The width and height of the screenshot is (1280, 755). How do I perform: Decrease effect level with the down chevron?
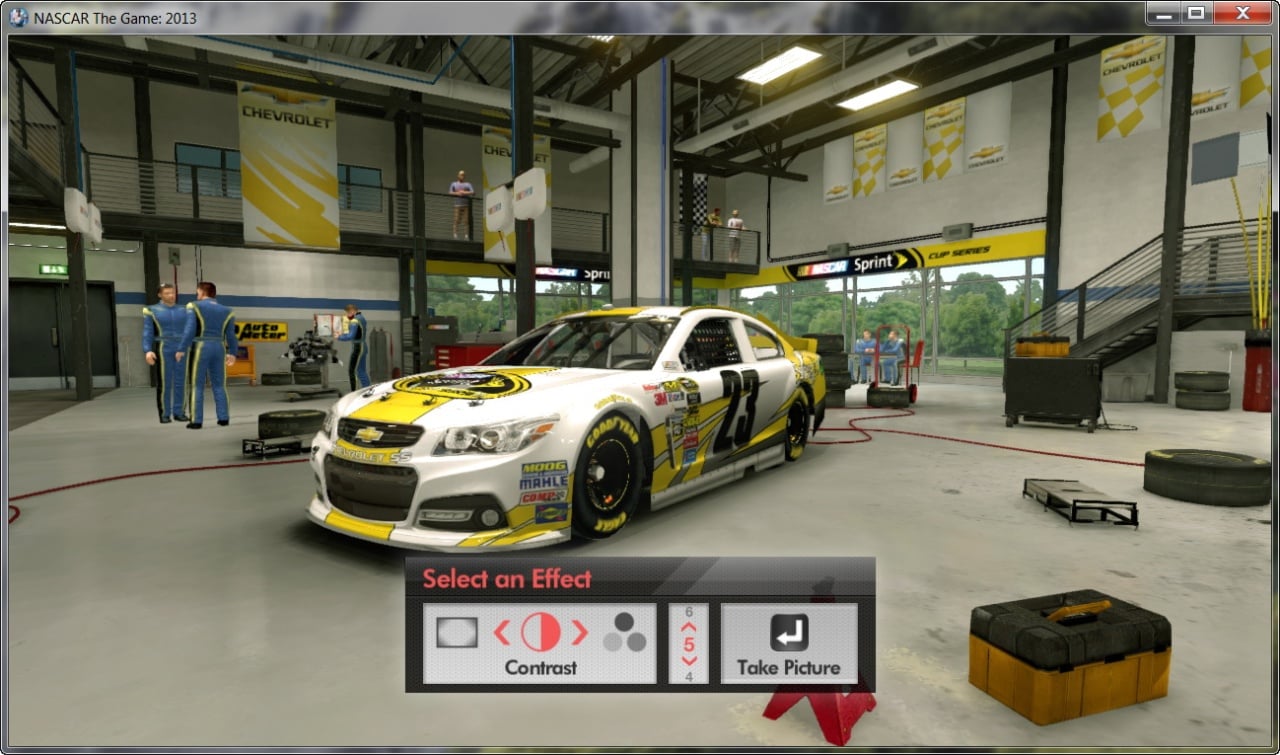689,661
